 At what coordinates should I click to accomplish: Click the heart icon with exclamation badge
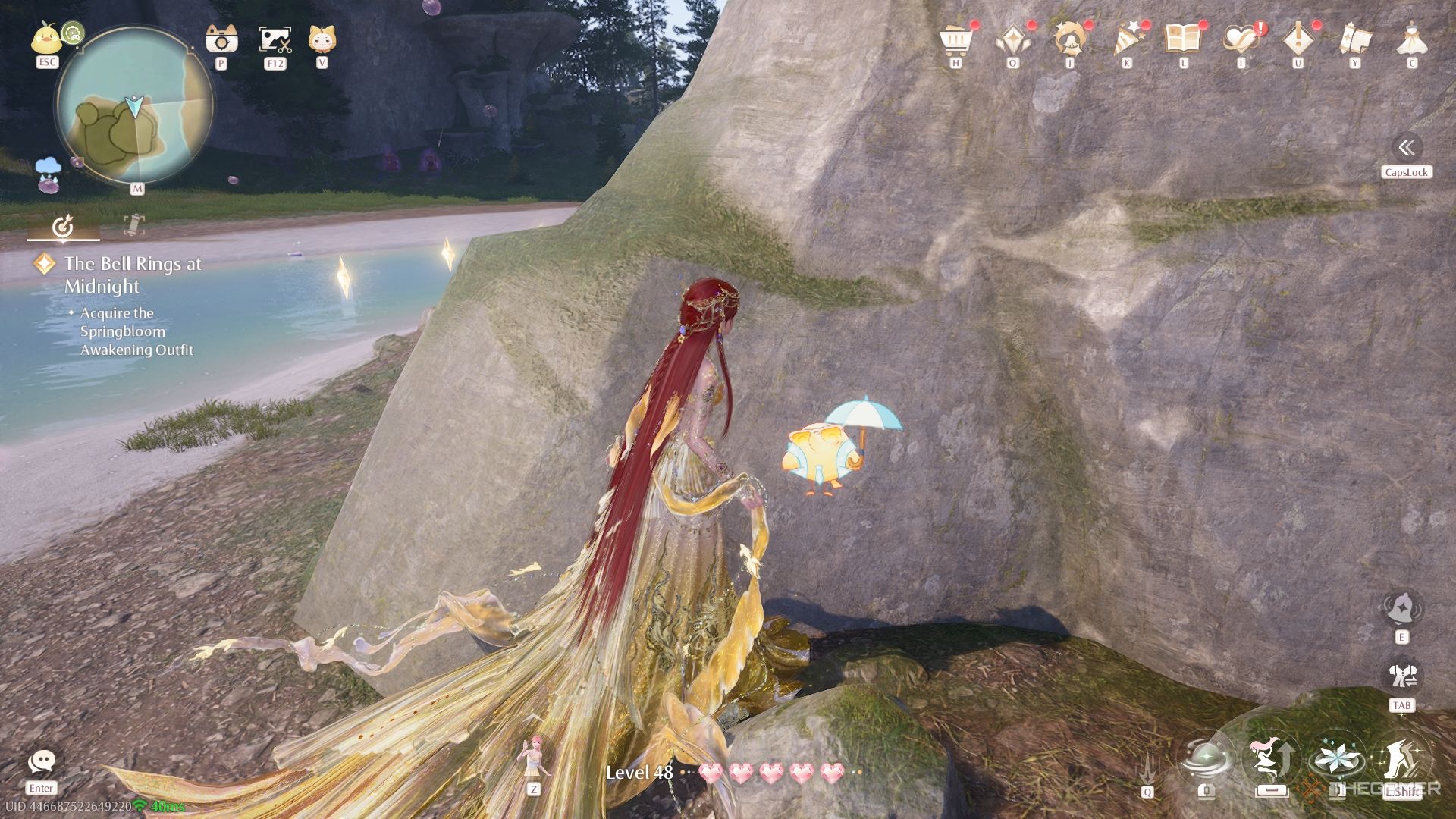pos(1241,39)
